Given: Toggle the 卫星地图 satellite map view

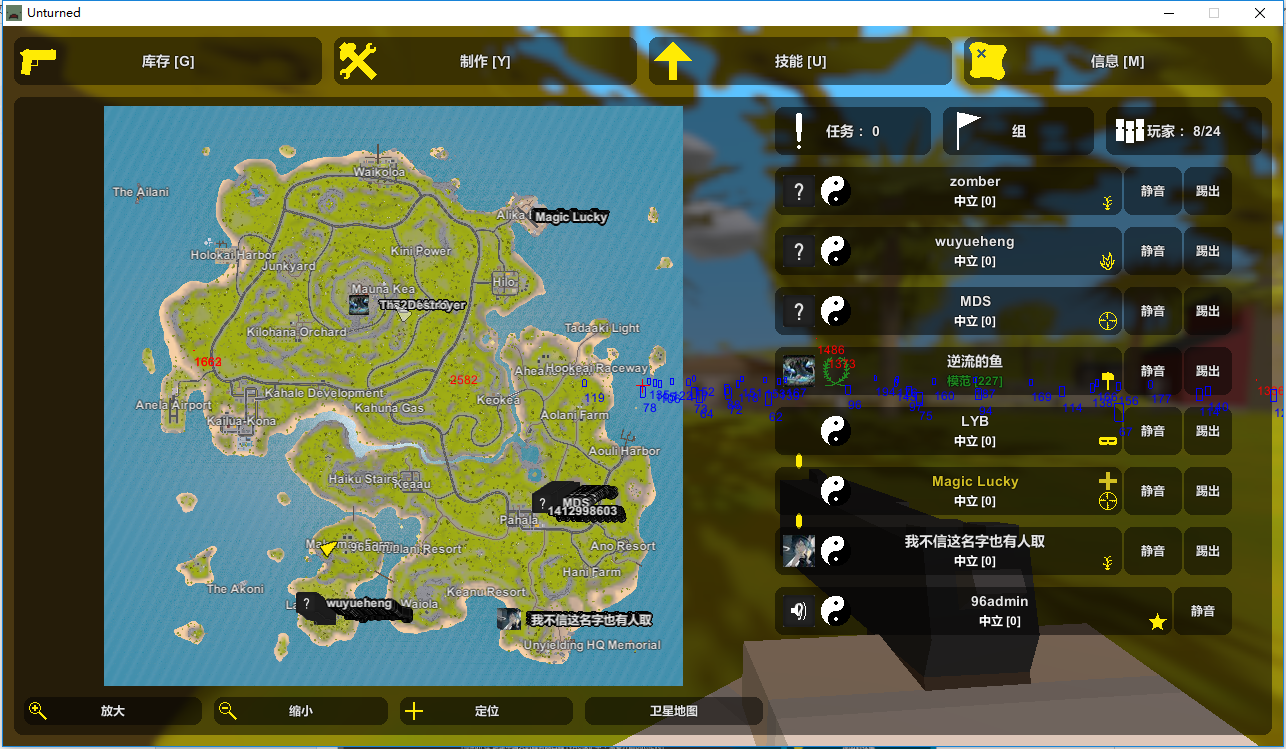Looking at the screenshot, I should 673,711.
